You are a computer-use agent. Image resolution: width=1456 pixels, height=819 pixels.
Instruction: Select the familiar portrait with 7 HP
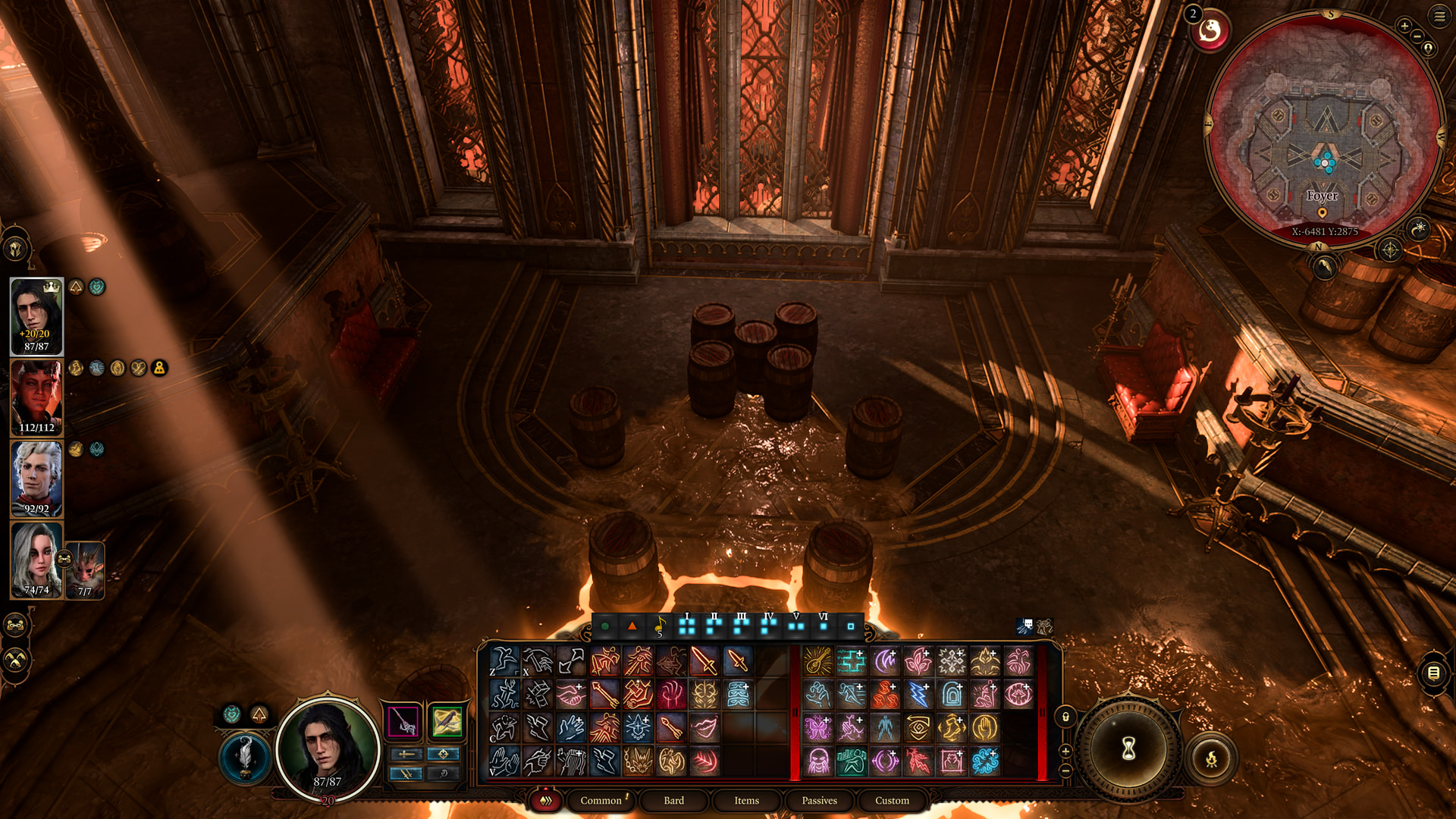click(x=85, y=570)
